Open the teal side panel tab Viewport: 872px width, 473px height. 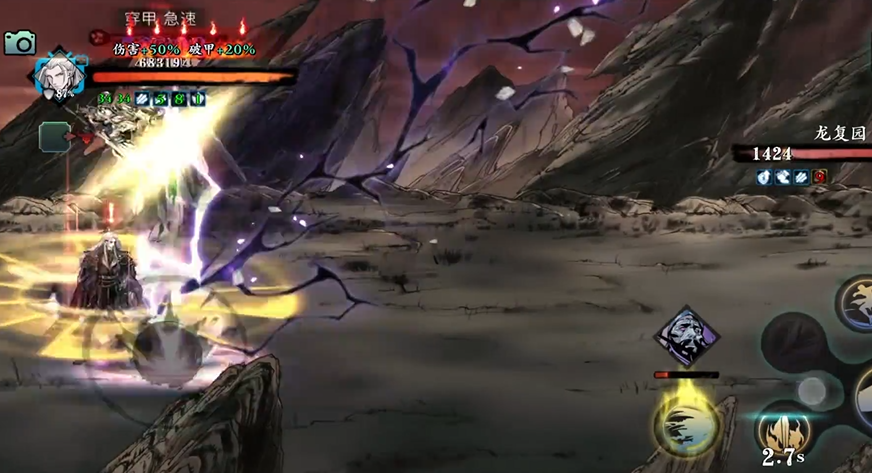tap(54, 137)
